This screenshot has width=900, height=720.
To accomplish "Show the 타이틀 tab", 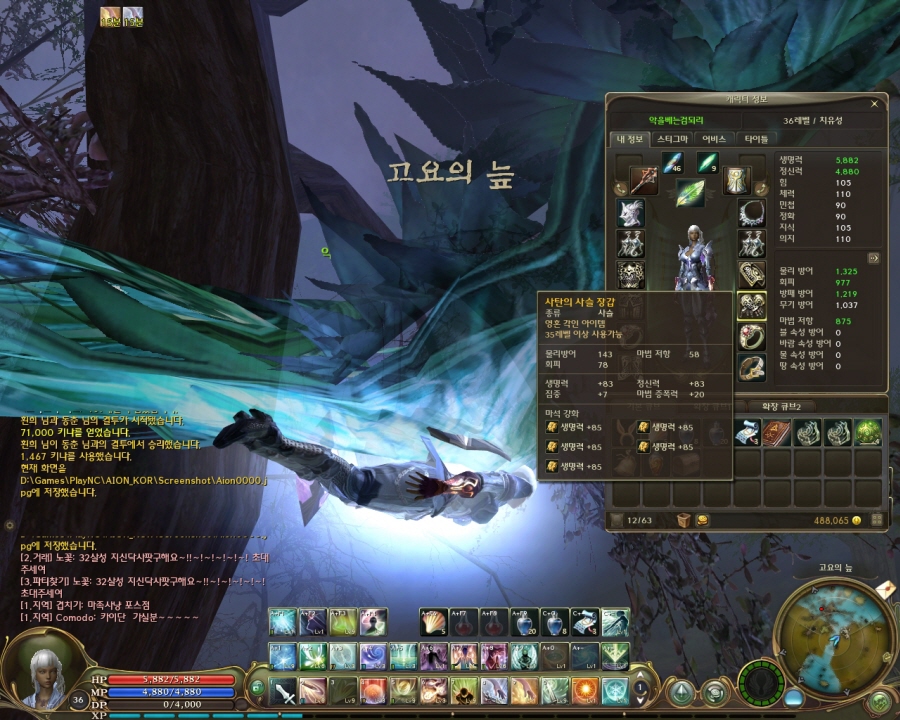I will click(x=756, y=139).
